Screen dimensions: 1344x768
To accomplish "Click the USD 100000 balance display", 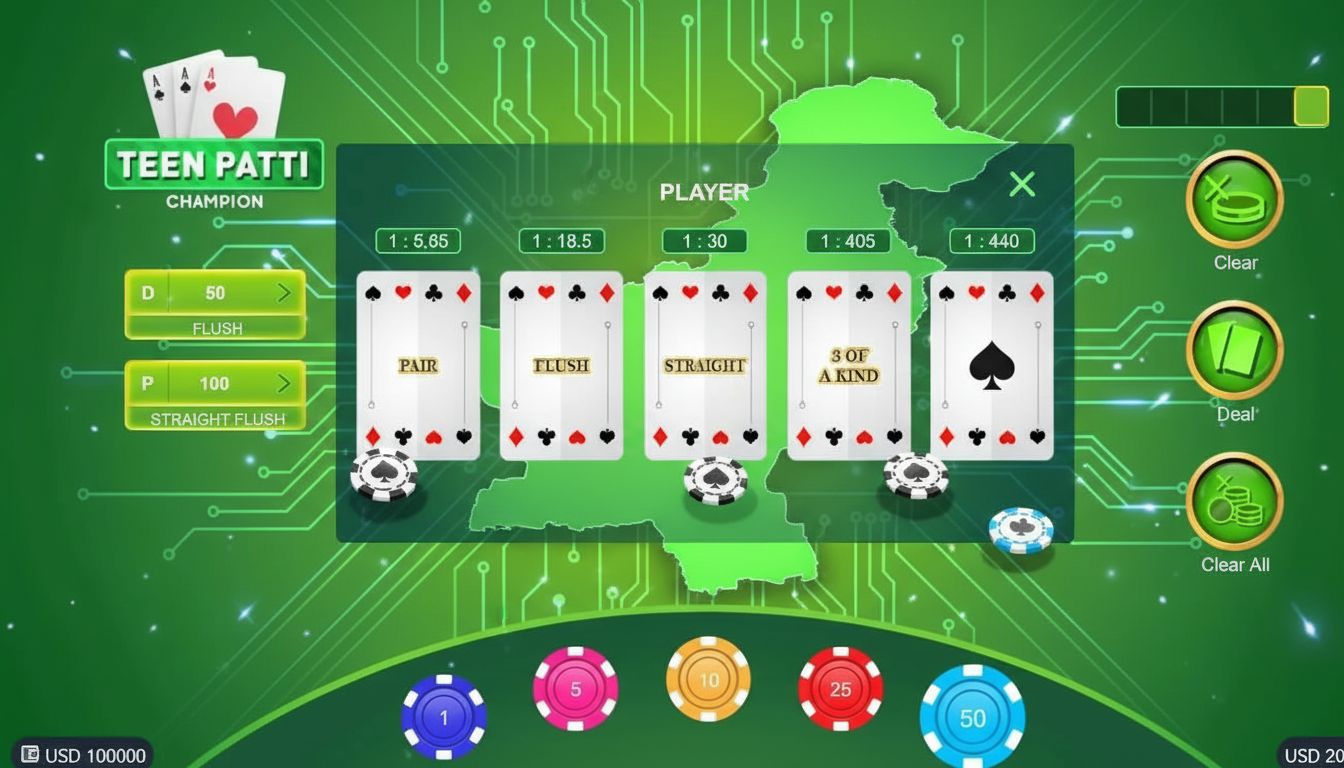I will point(80,755).
